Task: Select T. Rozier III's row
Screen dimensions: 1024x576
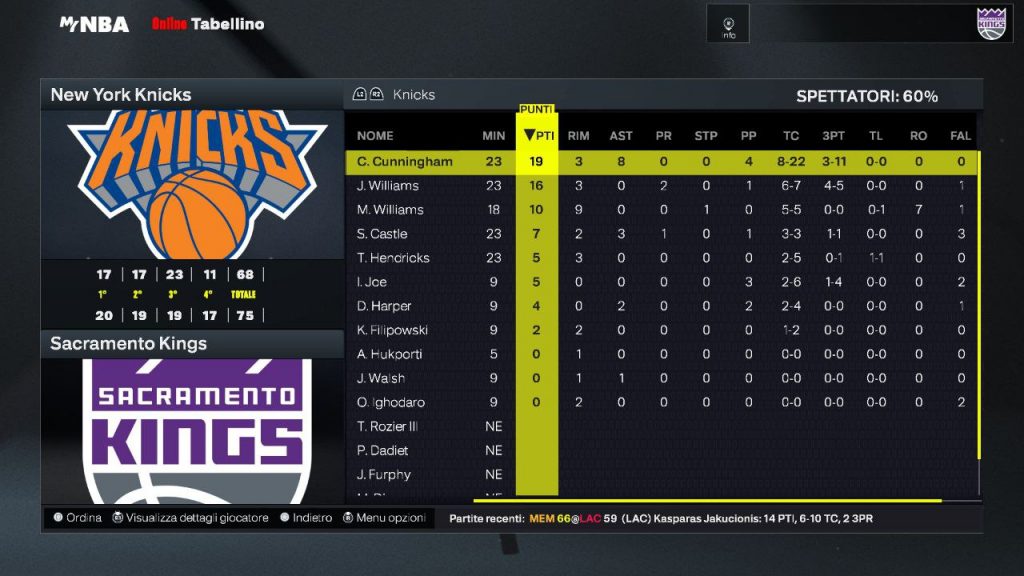Action: click(387, 426)
